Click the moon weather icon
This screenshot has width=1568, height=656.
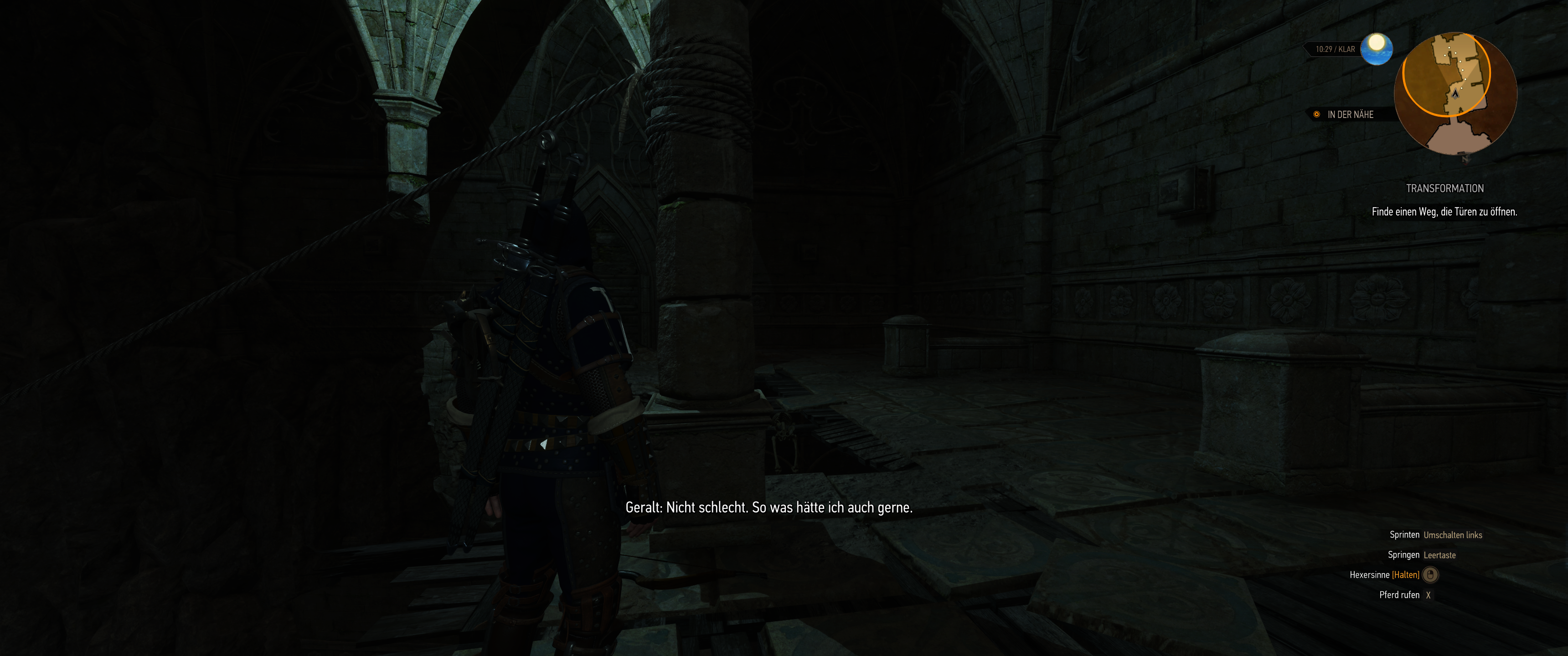[x=1379, y=49]
